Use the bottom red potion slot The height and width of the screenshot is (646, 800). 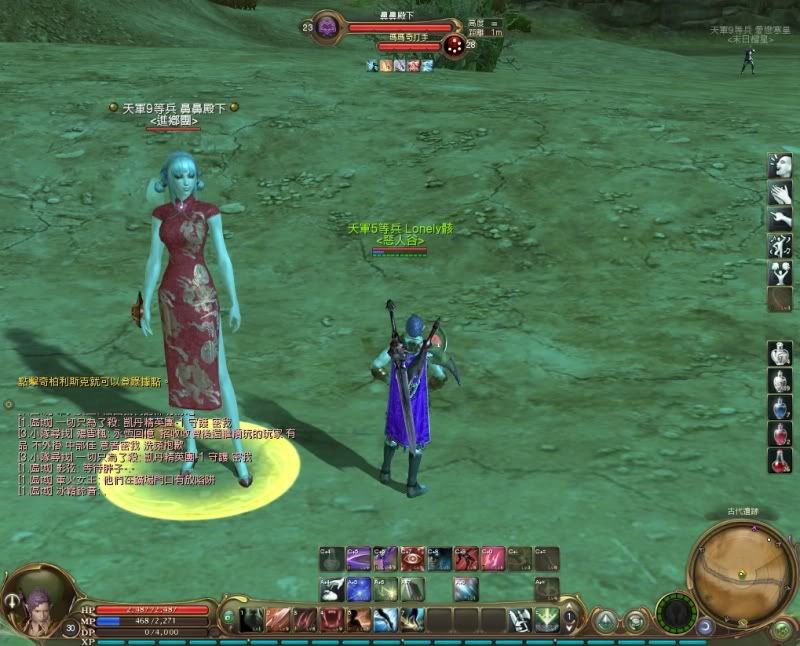click(780, 461)
